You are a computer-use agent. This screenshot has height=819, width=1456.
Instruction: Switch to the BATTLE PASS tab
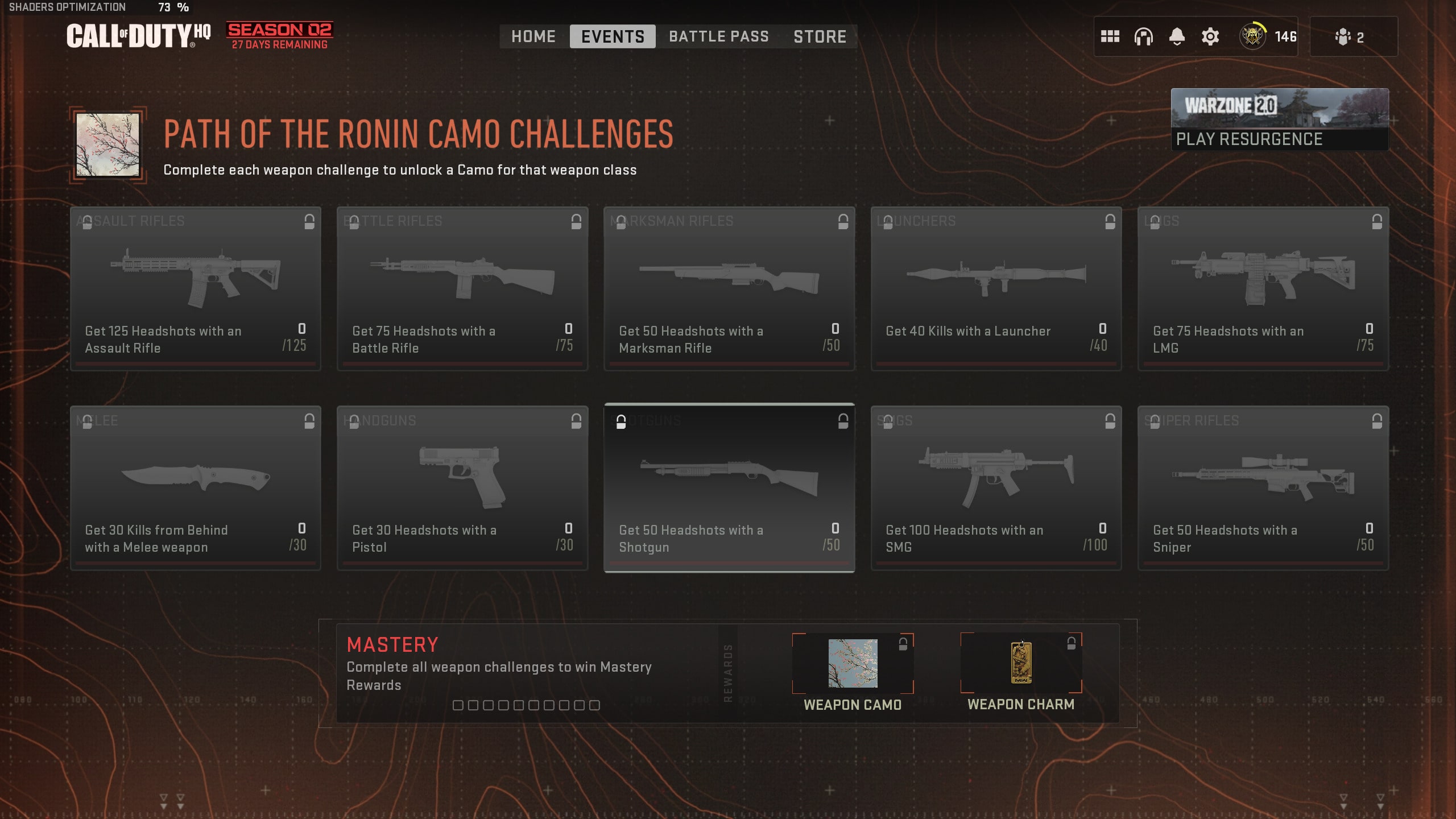coord(718,36)
